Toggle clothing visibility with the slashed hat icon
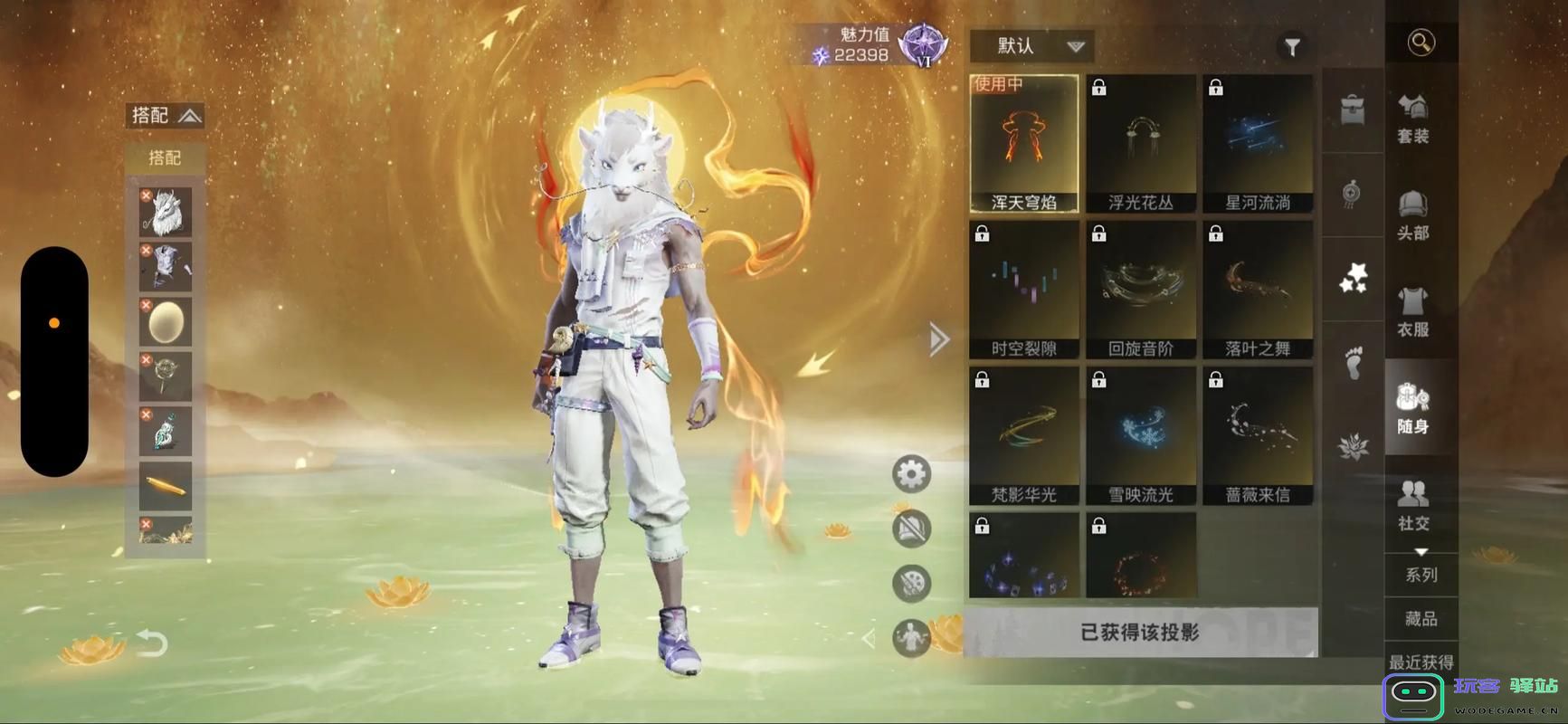This screenshot has height=724, width=1568. pyautogui.click(x=911, y=528)
